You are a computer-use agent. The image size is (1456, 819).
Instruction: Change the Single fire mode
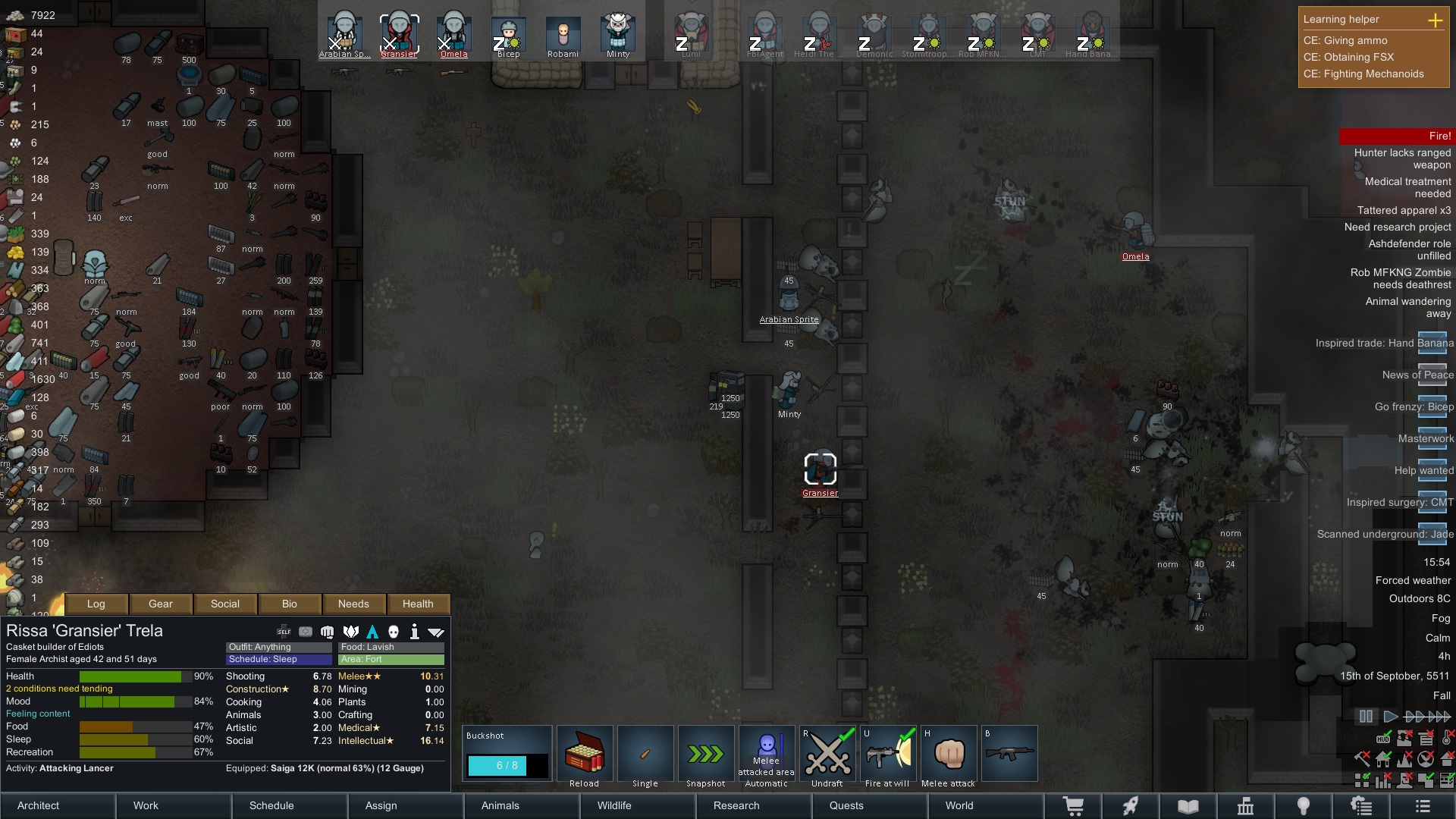(x=645, y=754)
